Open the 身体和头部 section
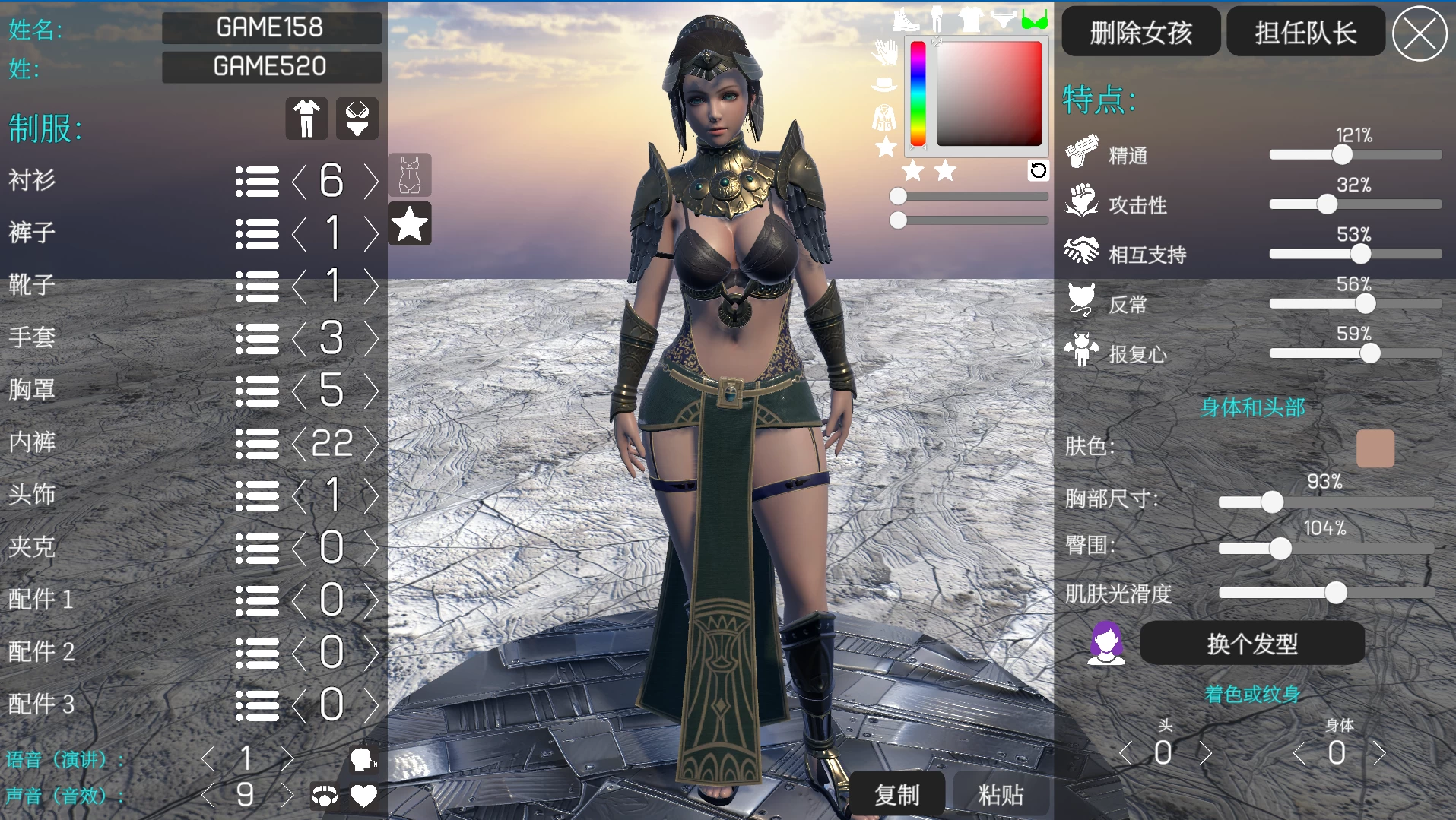This screenshot has width=1456, height=820. [x=1254, y=408]
